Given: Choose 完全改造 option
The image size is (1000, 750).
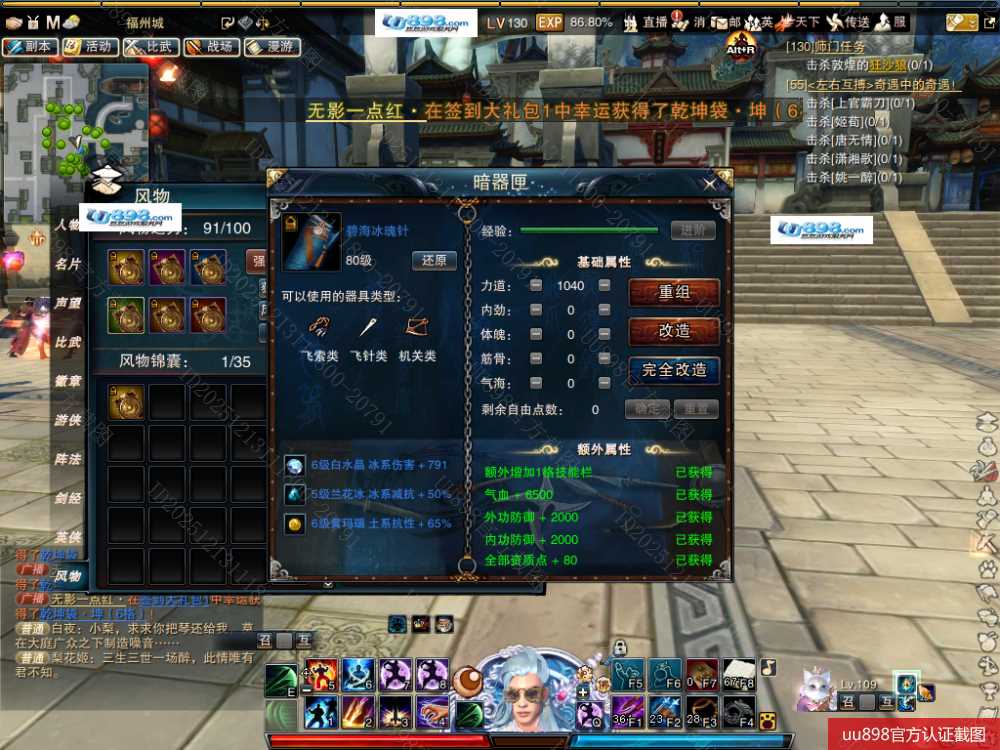Looking at the screenshot, I should coord(674,370).
